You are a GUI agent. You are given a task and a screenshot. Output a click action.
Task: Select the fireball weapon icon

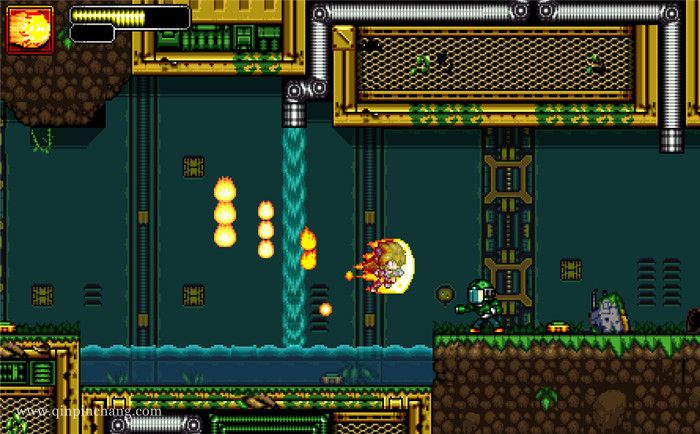point(30,30)
